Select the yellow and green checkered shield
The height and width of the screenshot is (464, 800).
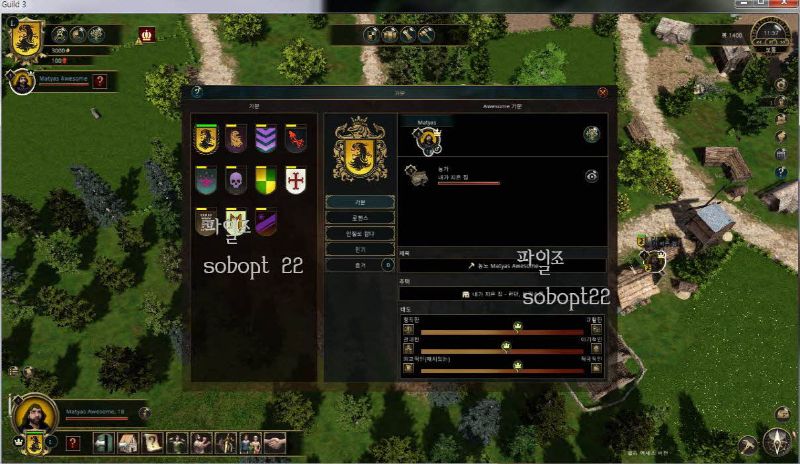coord(265,180)
